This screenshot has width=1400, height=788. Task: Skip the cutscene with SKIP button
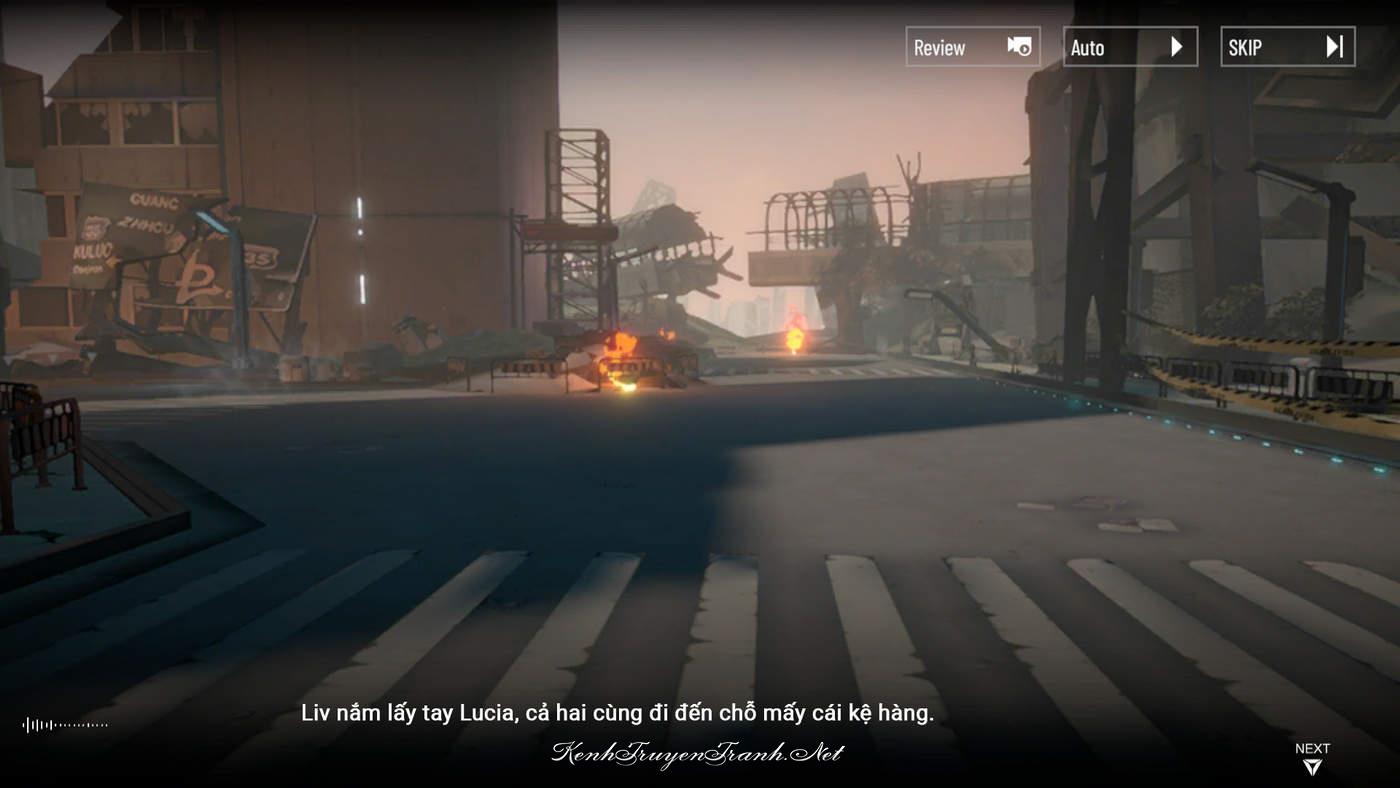[x=1287, y=47]
